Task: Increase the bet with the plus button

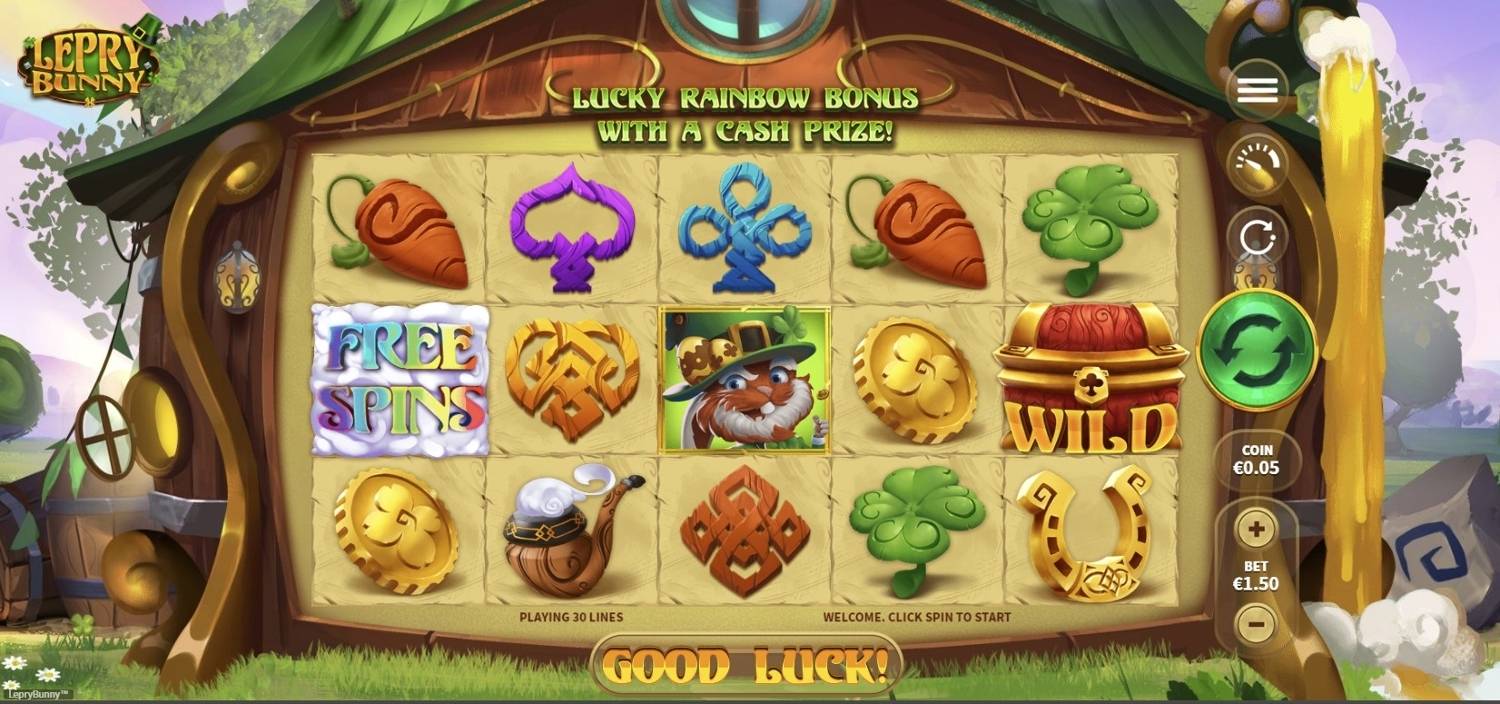Action: (1256, 527)
